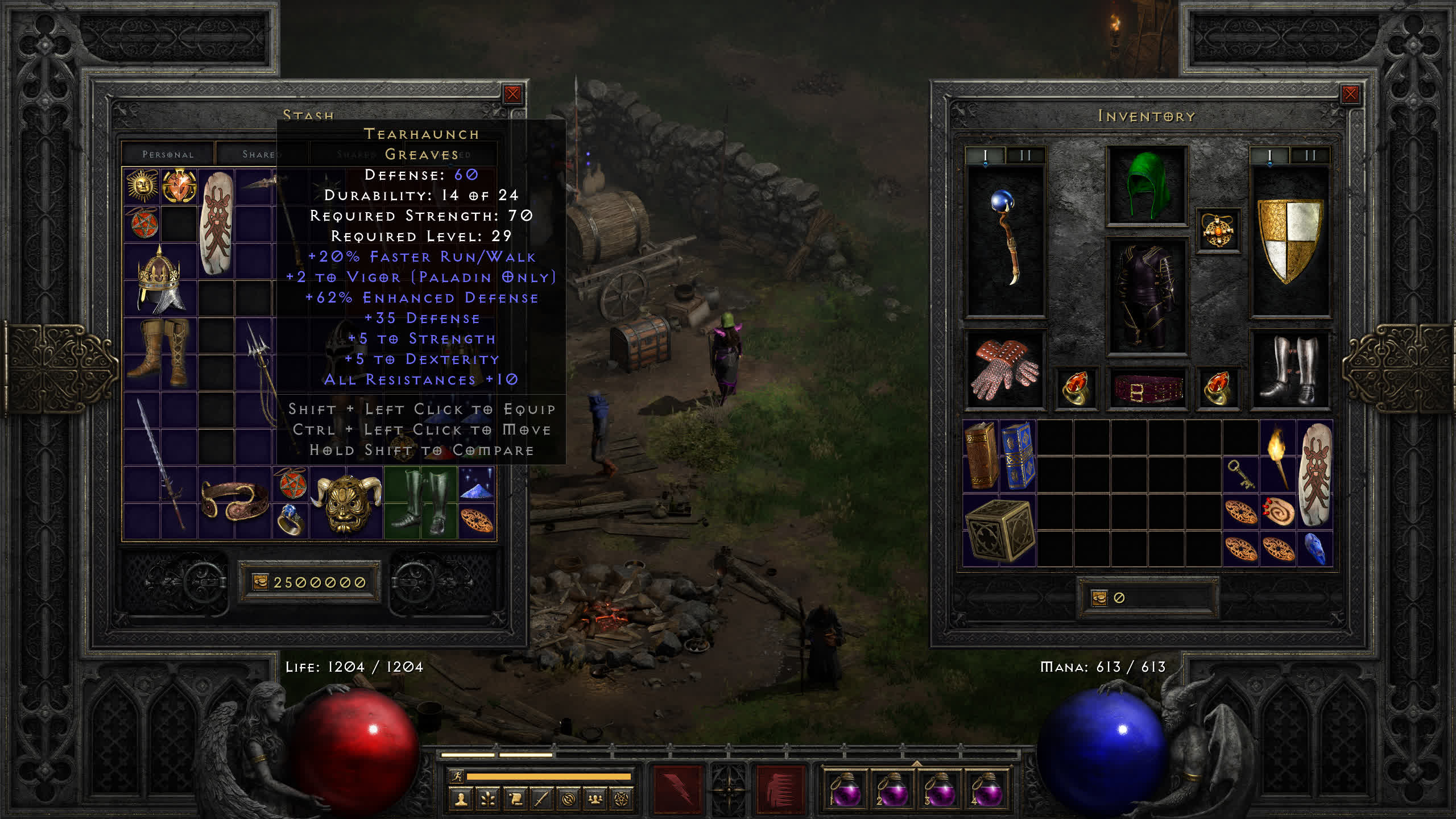Pick up the brown leather boots in stash
Image resolution: width=1456 pixels, height=819 pixels.
coord(160,353)
